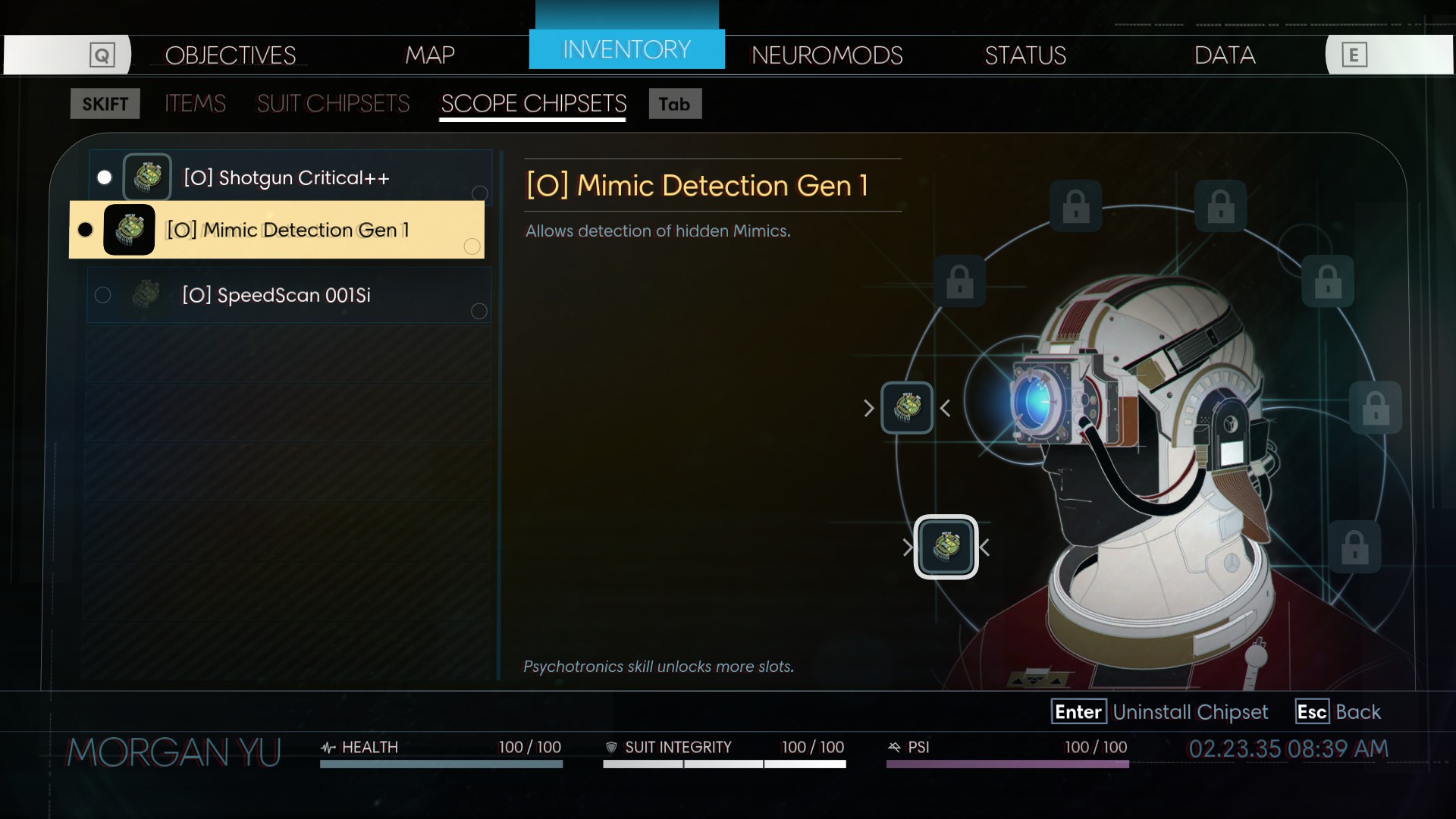Open the Suit Chipsets sub-tab
1456x819 pixels.
[x=333, y=104]
